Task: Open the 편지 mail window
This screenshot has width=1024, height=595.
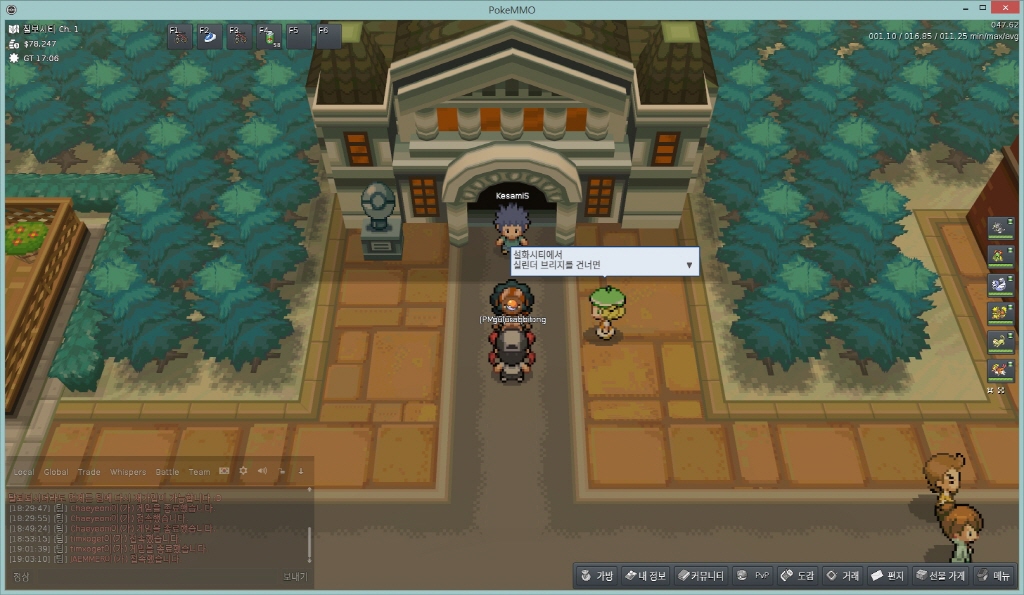Action: pyautogui.click(x=887, y=576)
